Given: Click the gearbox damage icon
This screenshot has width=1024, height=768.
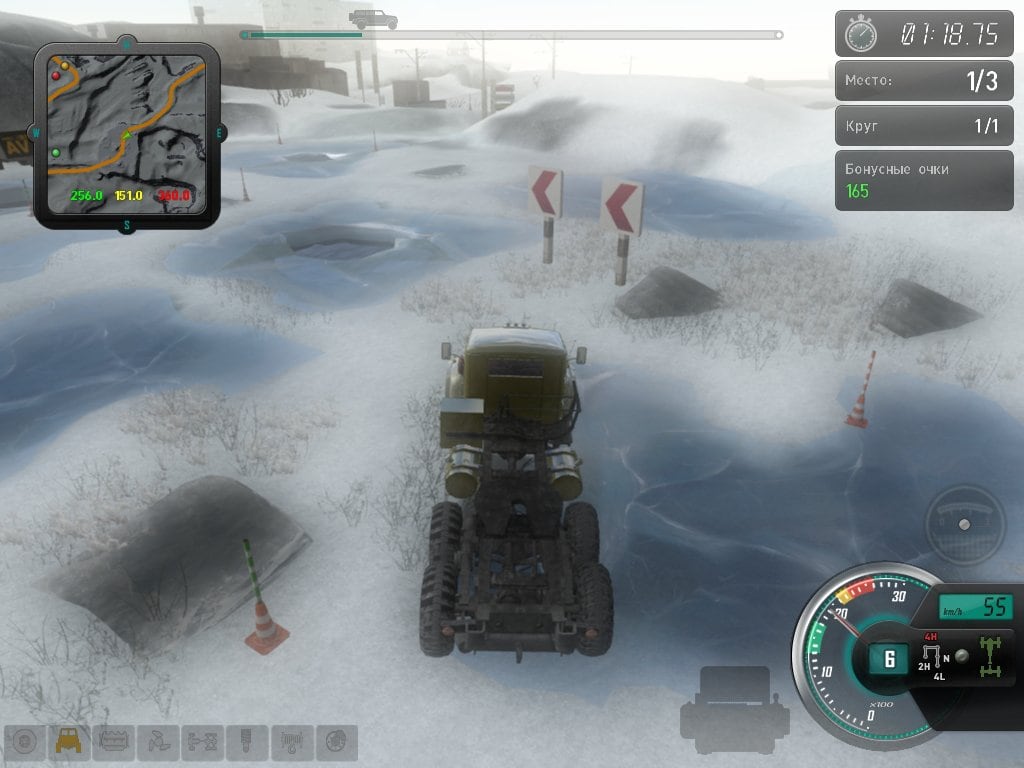Looking at the screenshot, I should 158,742.
